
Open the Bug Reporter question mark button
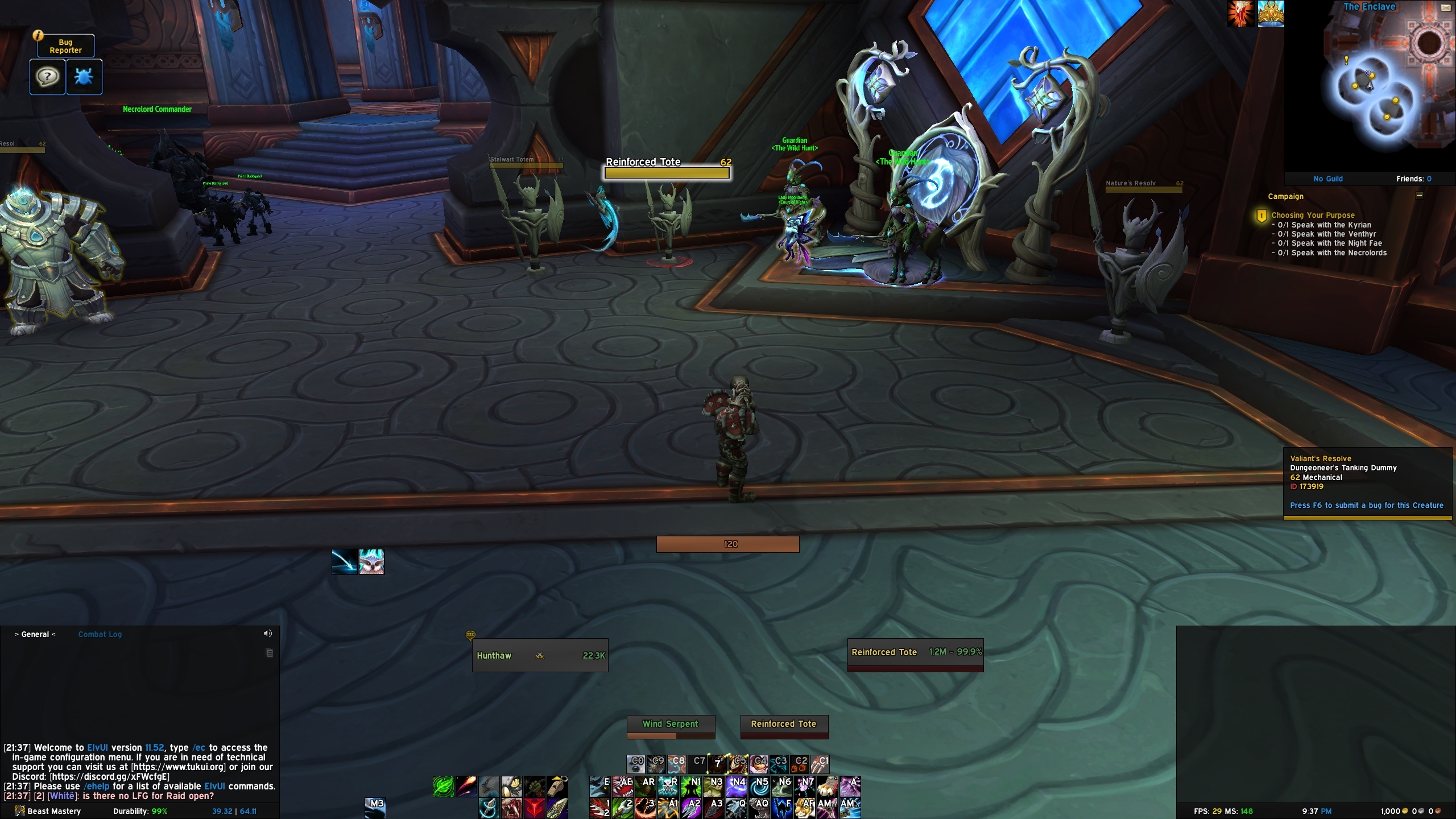[x=47, y=77]
